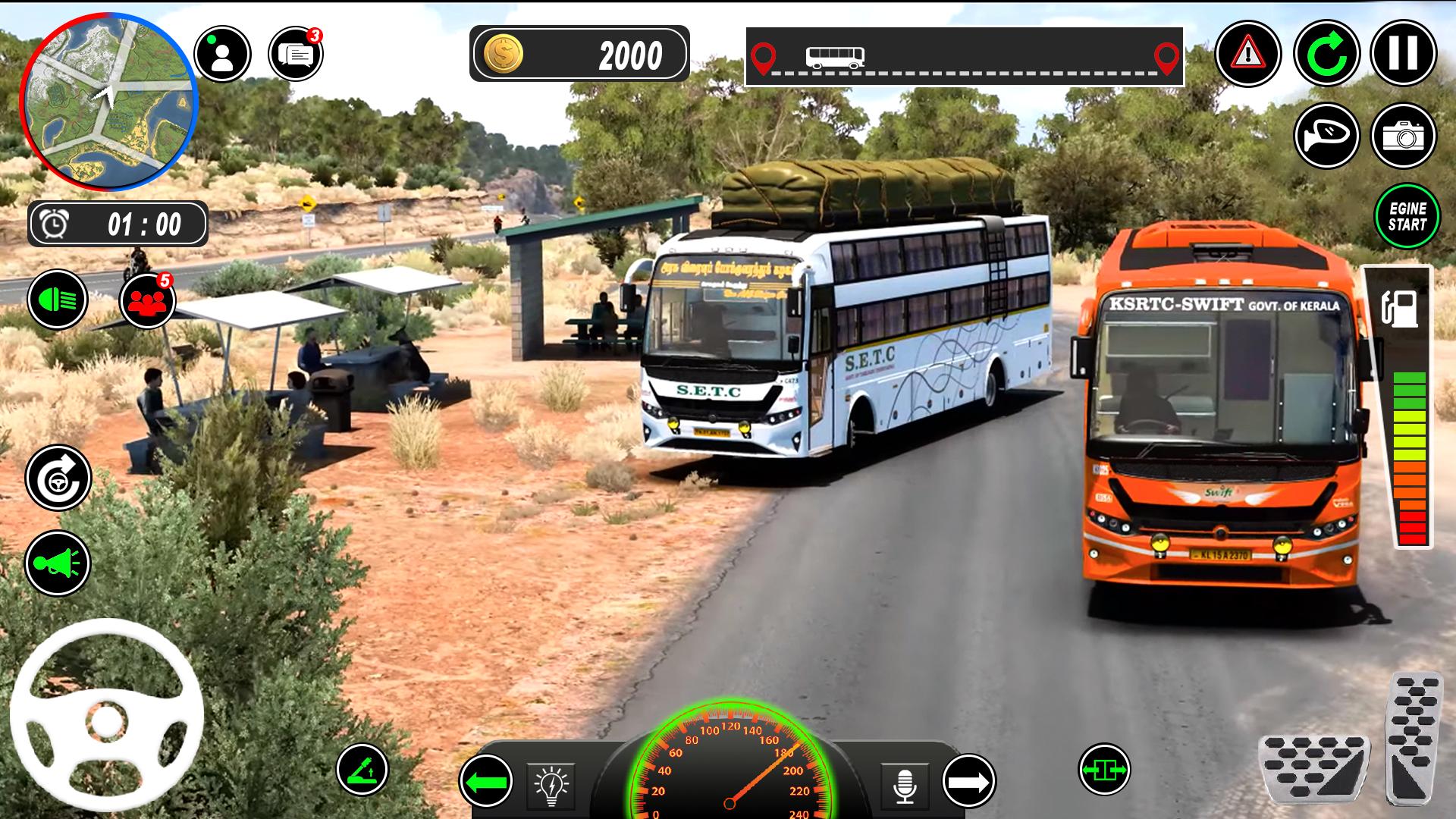Screen dimensions: 1456x819
Task: Switch camera with the camera button
Action: coord(1403,136)
